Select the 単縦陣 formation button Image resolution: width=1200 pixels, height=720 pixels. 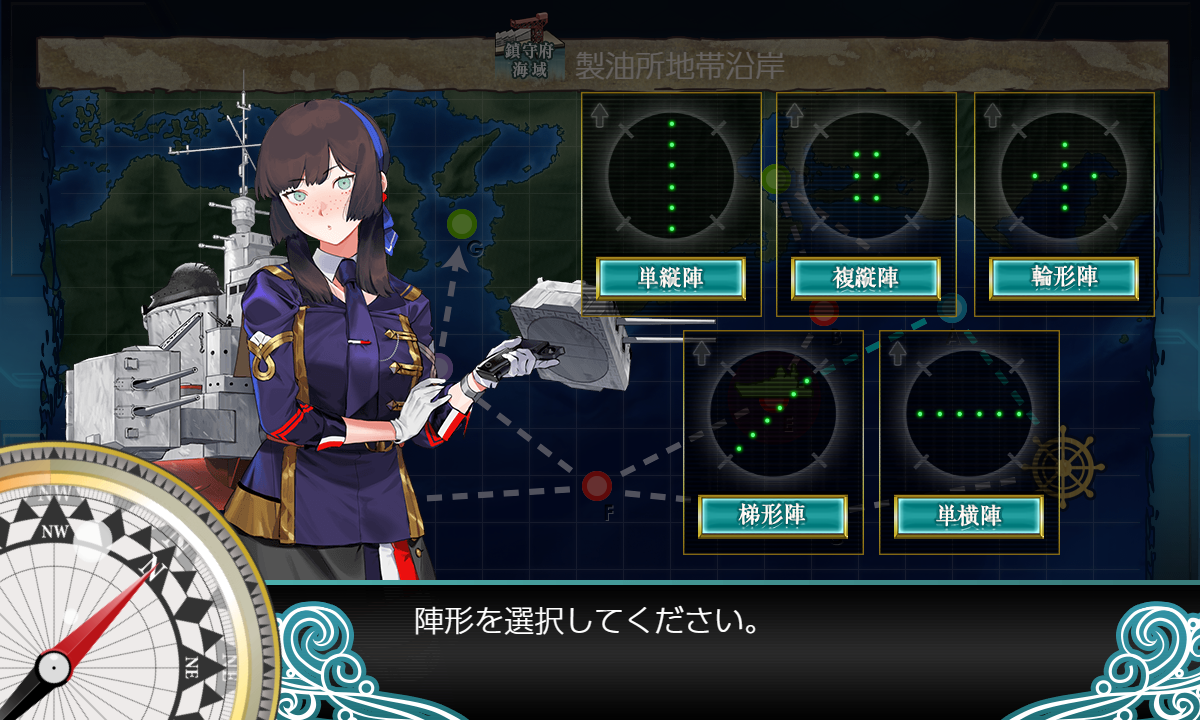671,278
